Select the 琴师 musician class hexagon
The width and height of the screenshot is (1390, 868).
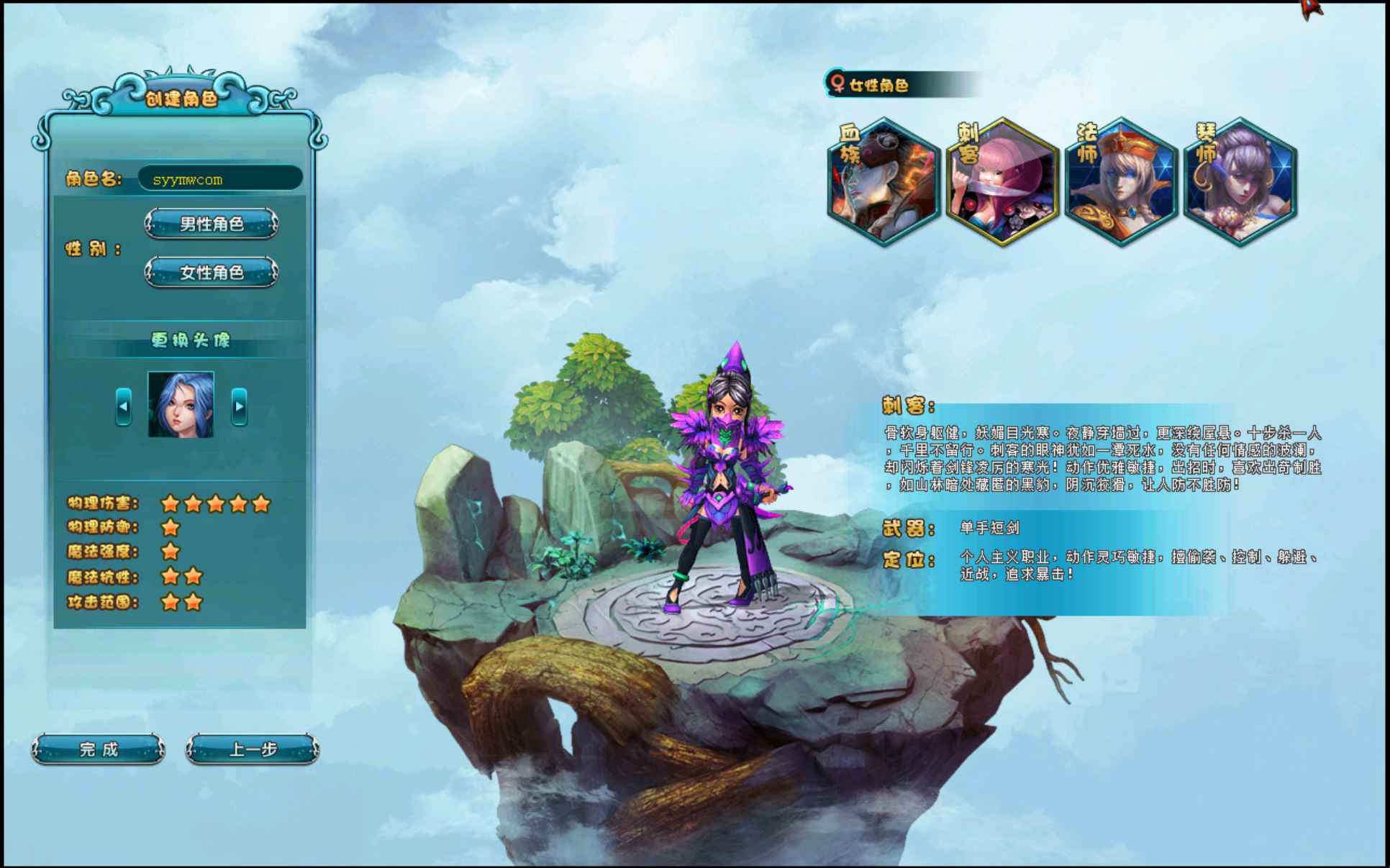coord(1240,183)
